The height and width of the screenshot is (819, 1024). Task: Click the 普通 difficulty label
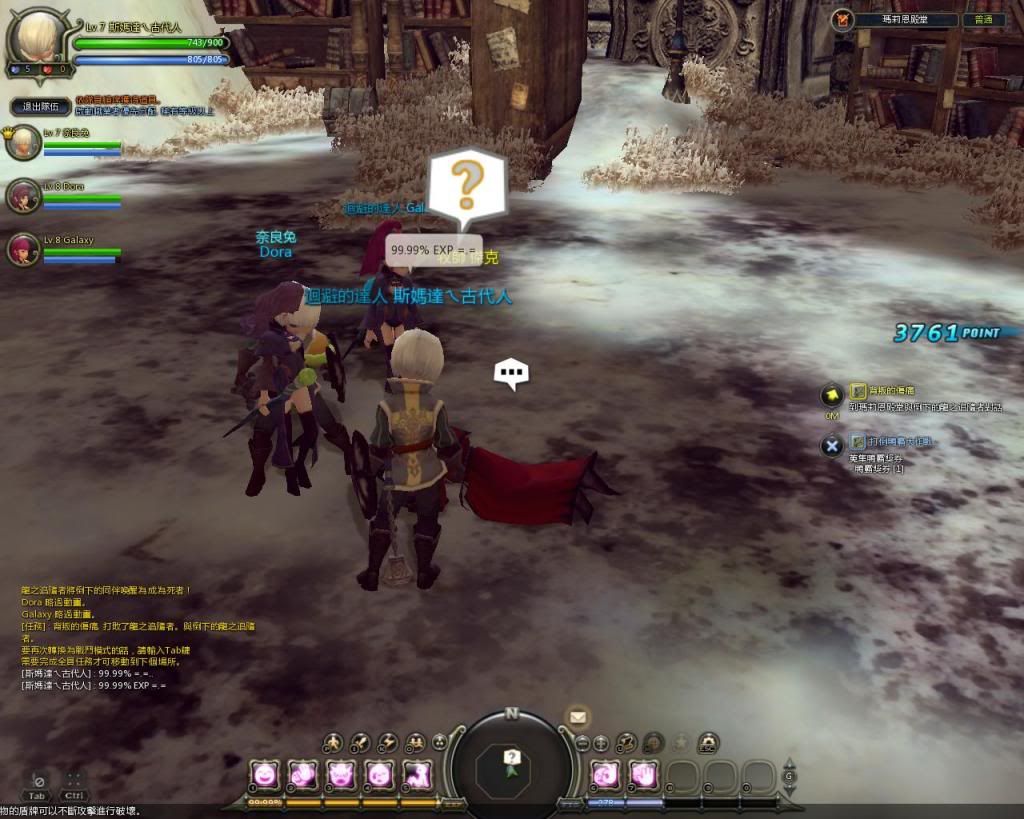point(982,19)
